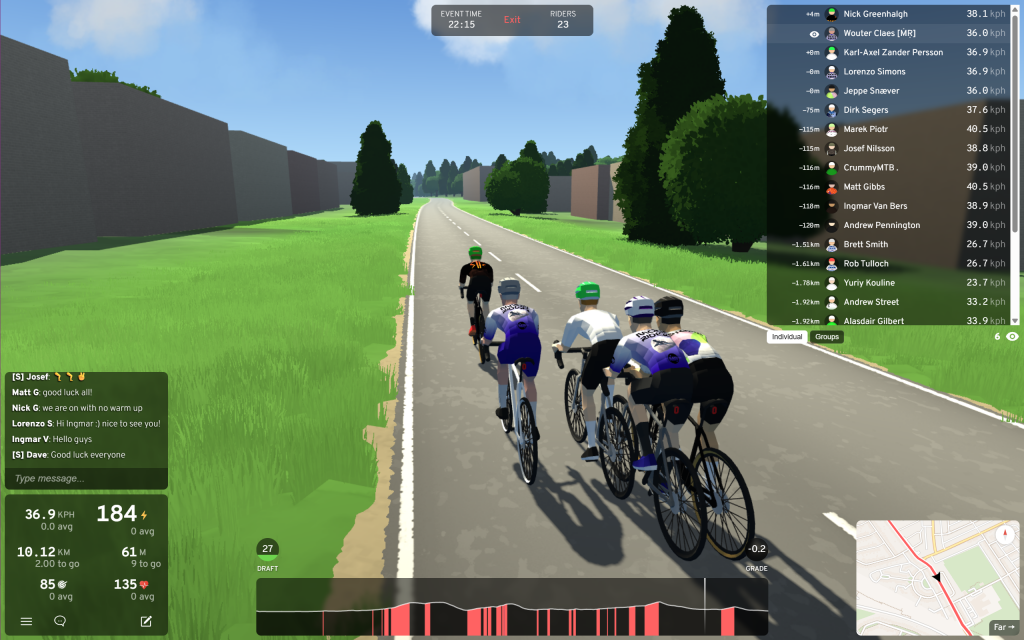The image size is (1024, 640).
Task: Change minimap zoom with the Far button
Action: click(x=1003, y=628)
